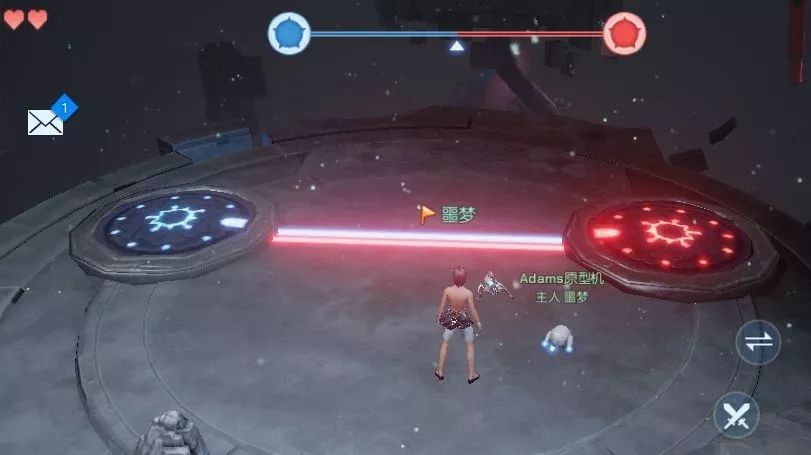Open the mail envelope with notification badge
Viewport: 811px width, 455px height.
(46, 122)
